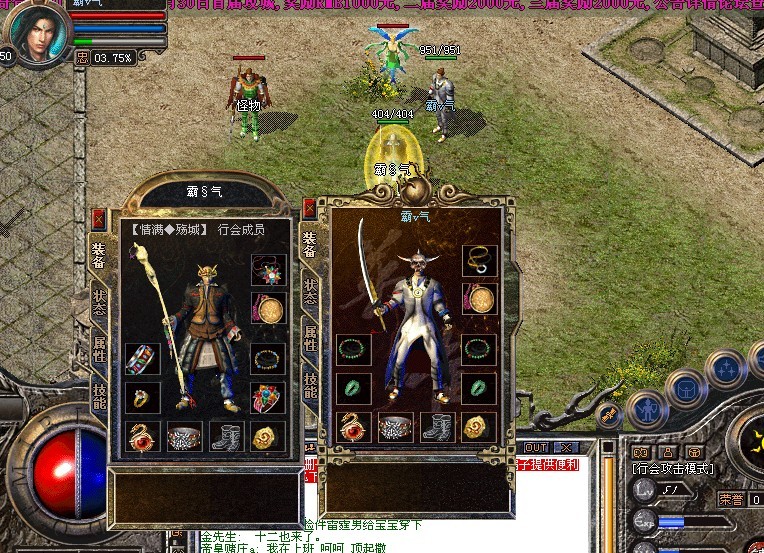
Task: Show the left panel's 技能 tab
Action: point(99,396)
